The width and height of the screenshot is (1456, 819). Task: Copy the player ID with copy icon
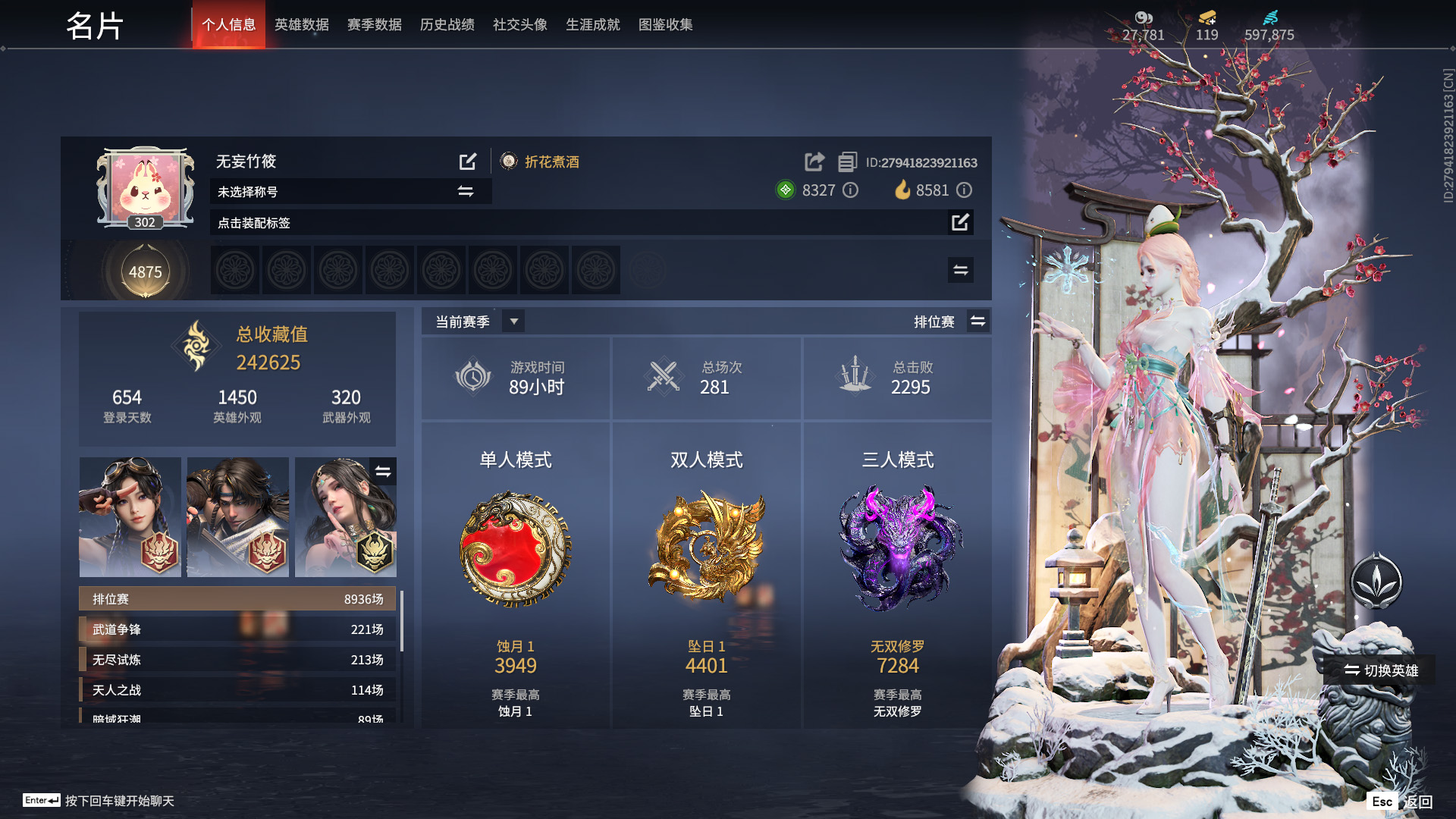[x=847, y=162]
